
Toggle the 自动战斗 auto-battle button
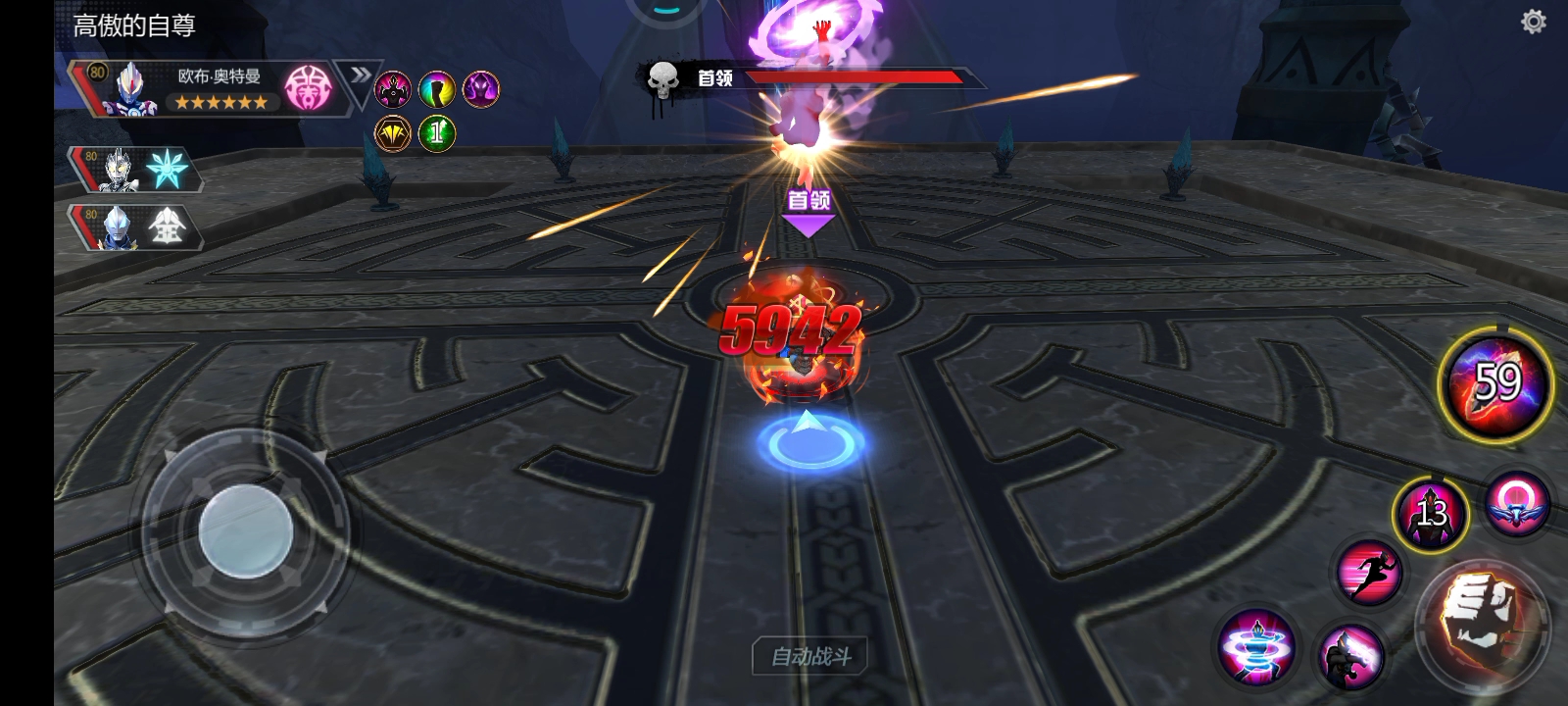[x=811, y=656]
